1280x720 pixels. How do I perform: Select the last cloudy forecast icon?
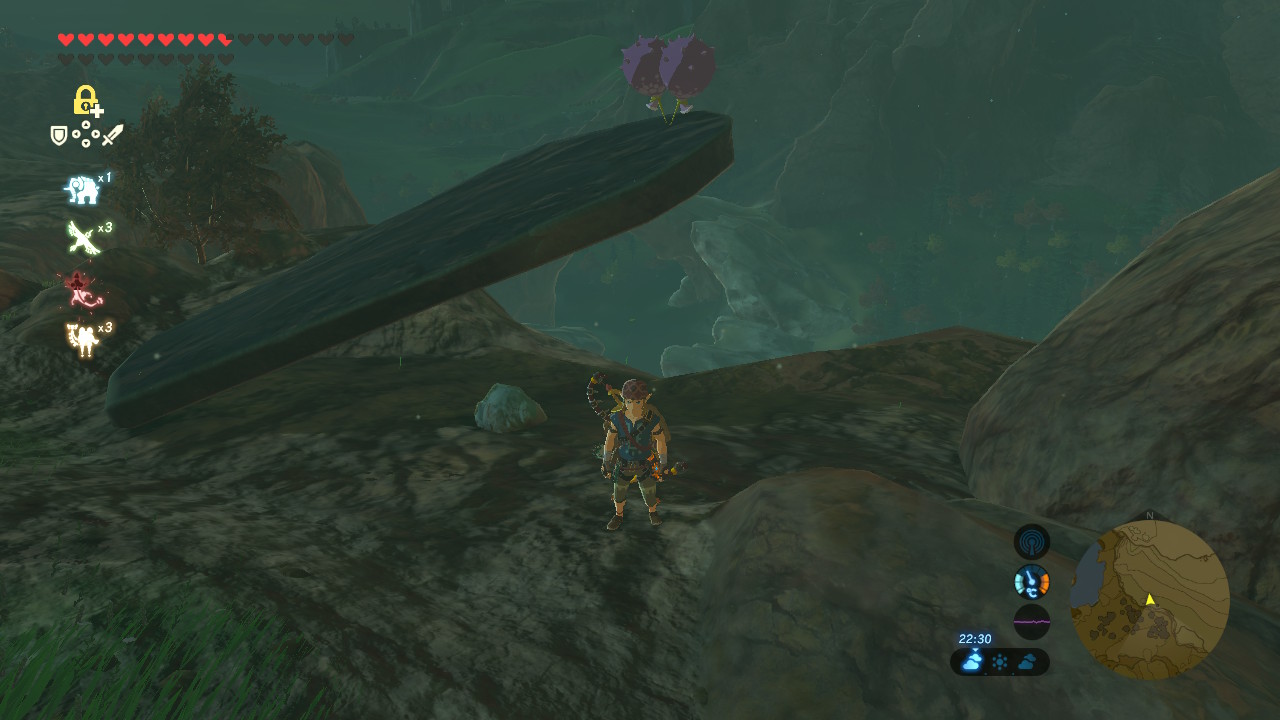coord(1027,662)
